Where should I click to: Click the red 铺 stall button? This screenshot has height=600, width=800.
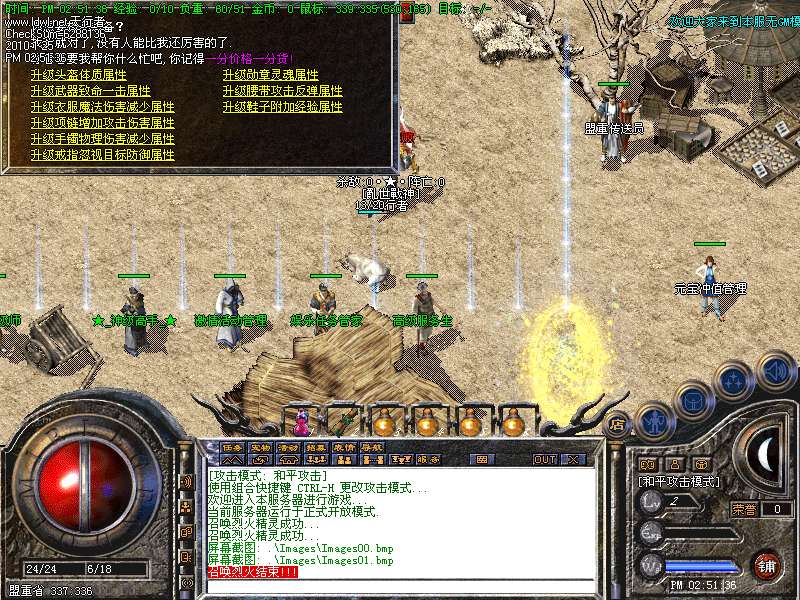[766, 564]
